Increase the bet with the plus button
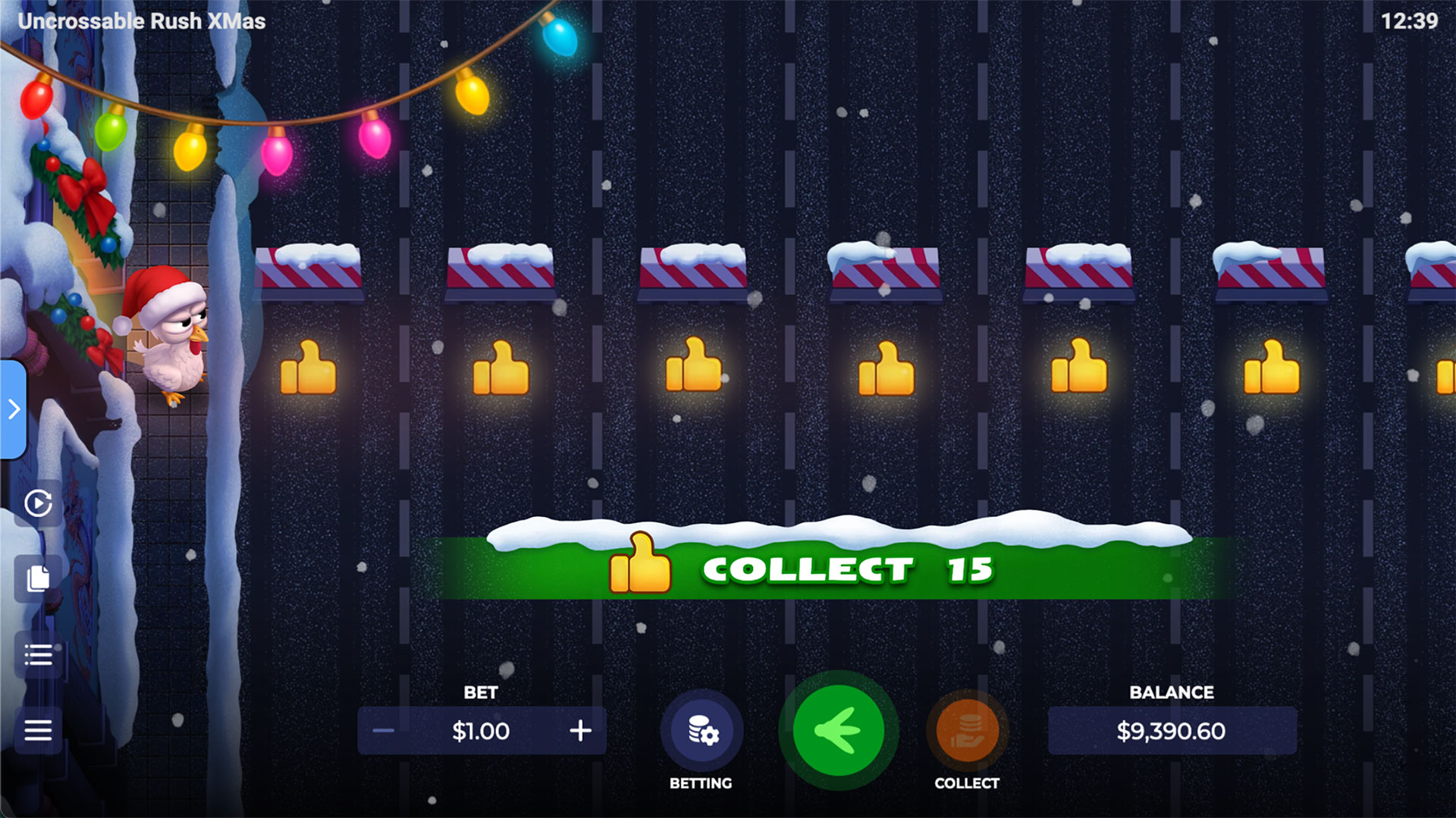The width and height of the screenshot is (1456, 818). click(x=580, y=731)
